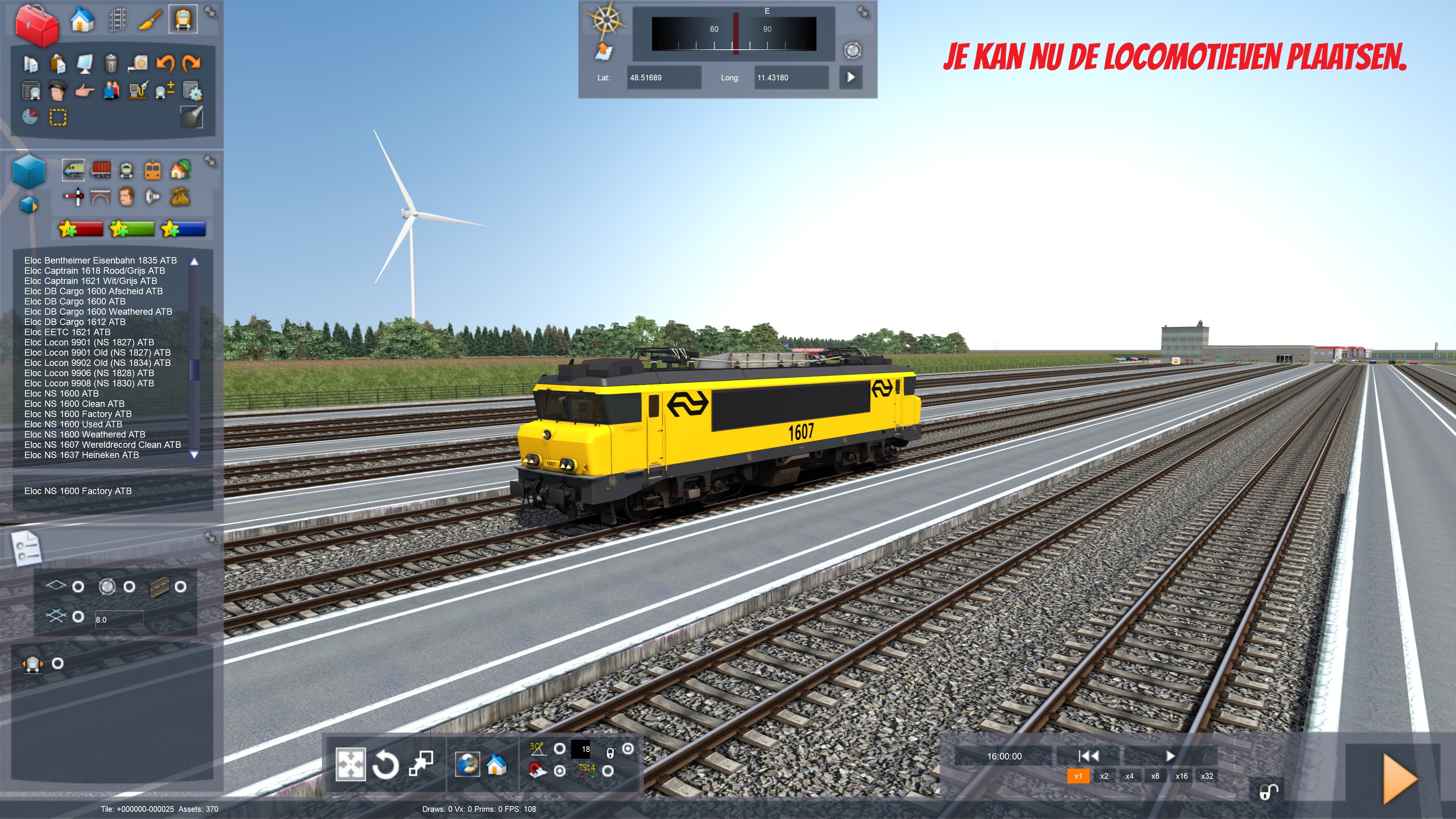Click the Longitude coordinate field

click(791, 77)
